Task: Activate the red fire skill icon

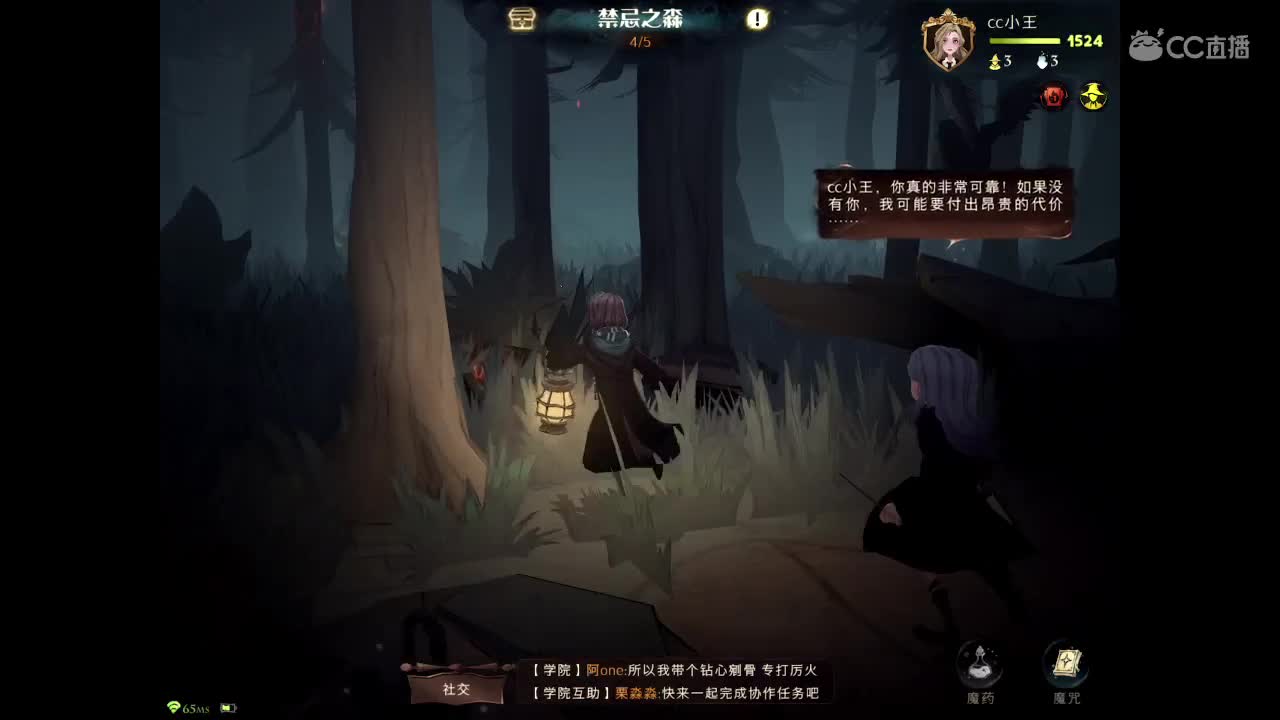Action: (x=1053, y=97)
